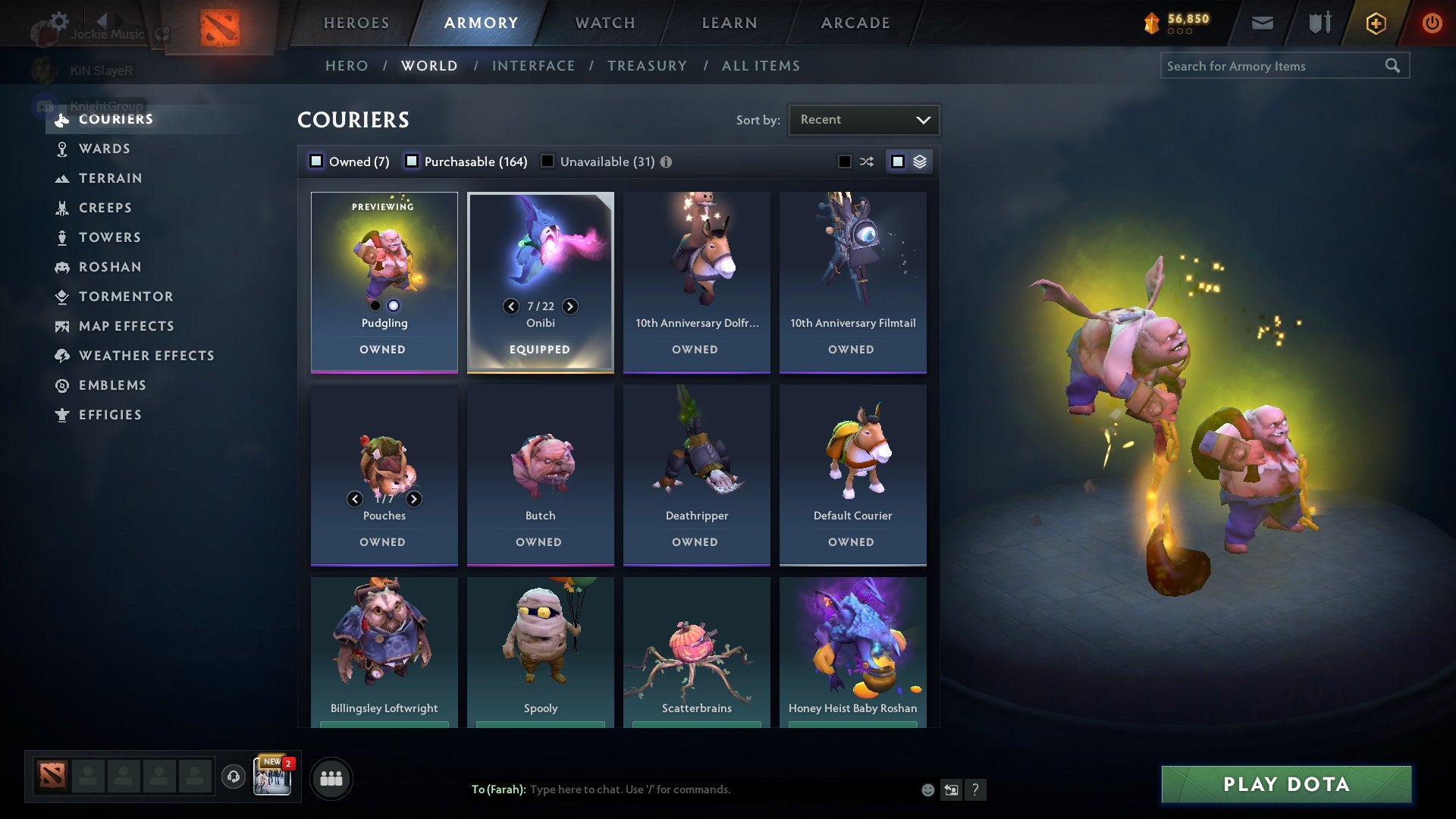Disable the Purchasable (164) filter
1456x819 pixels.
click(x=413, y=161)
